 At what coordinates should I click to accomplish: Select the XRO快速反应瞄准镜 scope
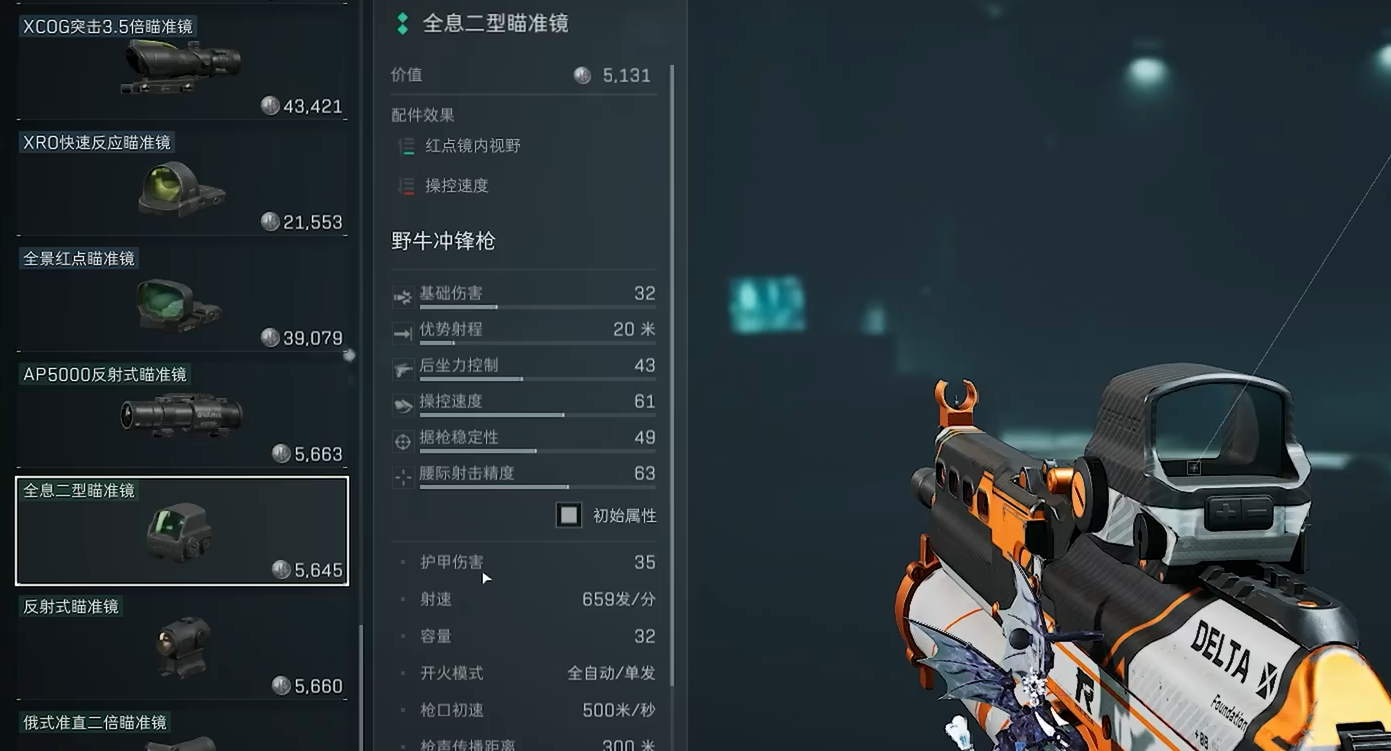[x=181, y=180]
